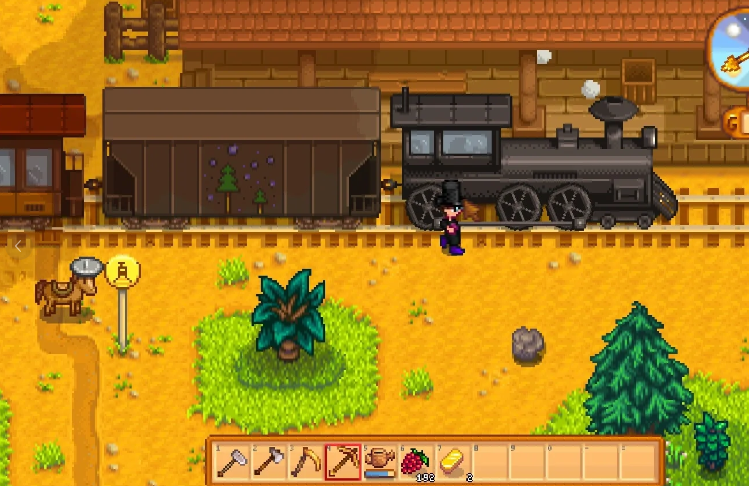Pick the gold bar stack
This screenshot has width=749, height=486.
coord(451,461)
